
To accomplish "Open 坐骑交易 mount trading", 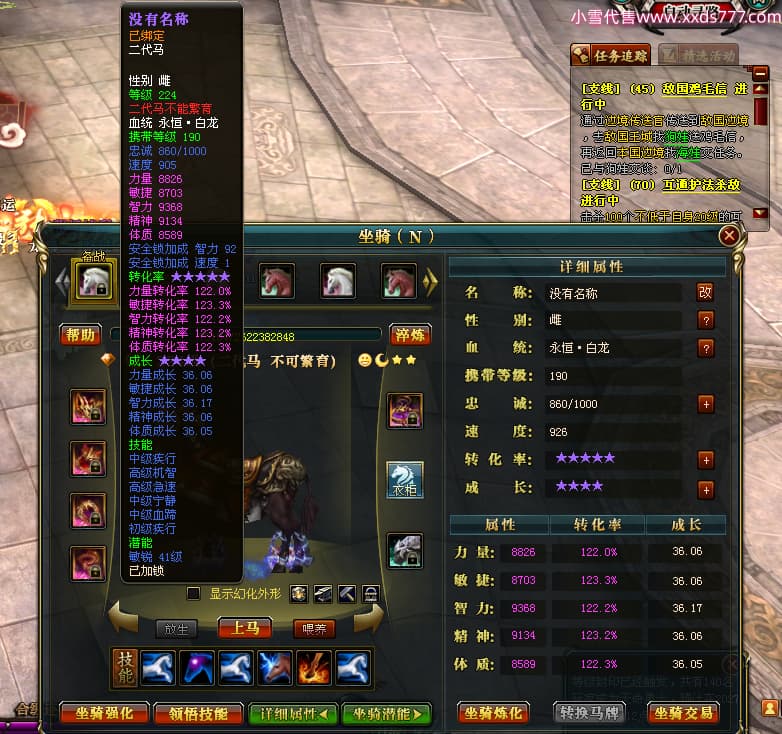I will pos(684,713).
